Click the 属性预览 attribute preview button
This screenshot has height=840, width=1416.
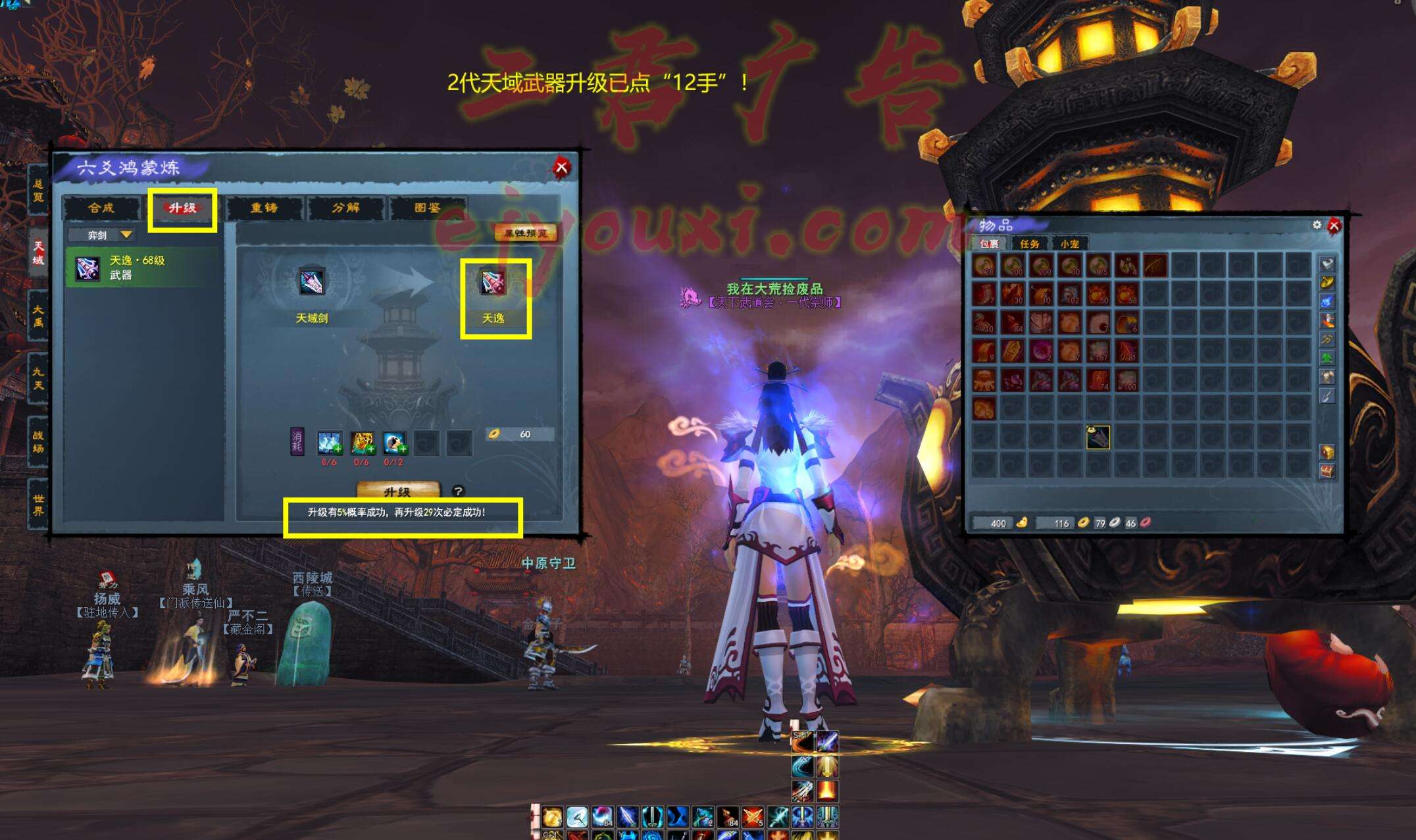[x=525, y=233]
